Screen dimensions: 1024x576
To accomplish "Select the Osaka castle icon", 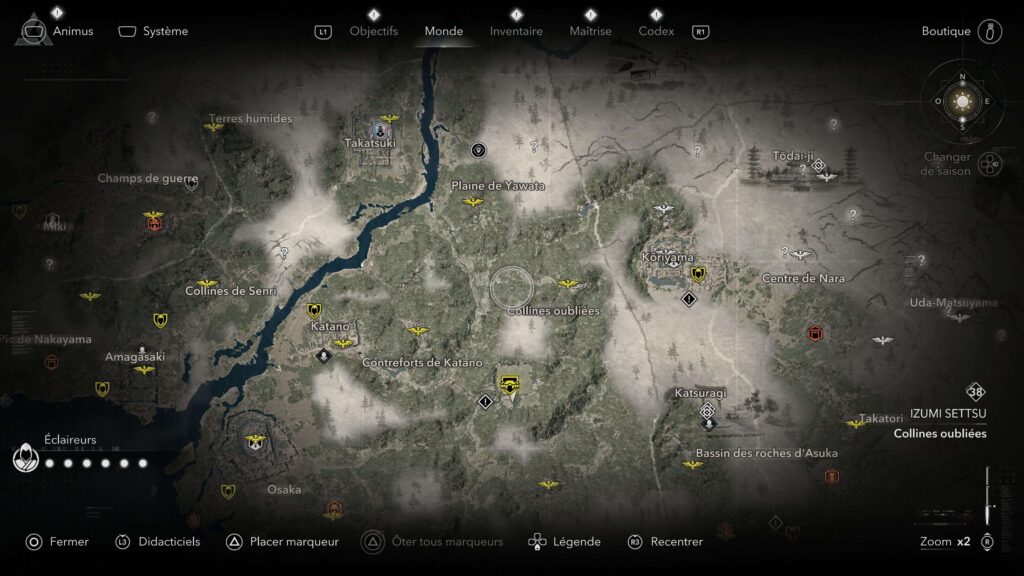I will [x=254, y=440].
